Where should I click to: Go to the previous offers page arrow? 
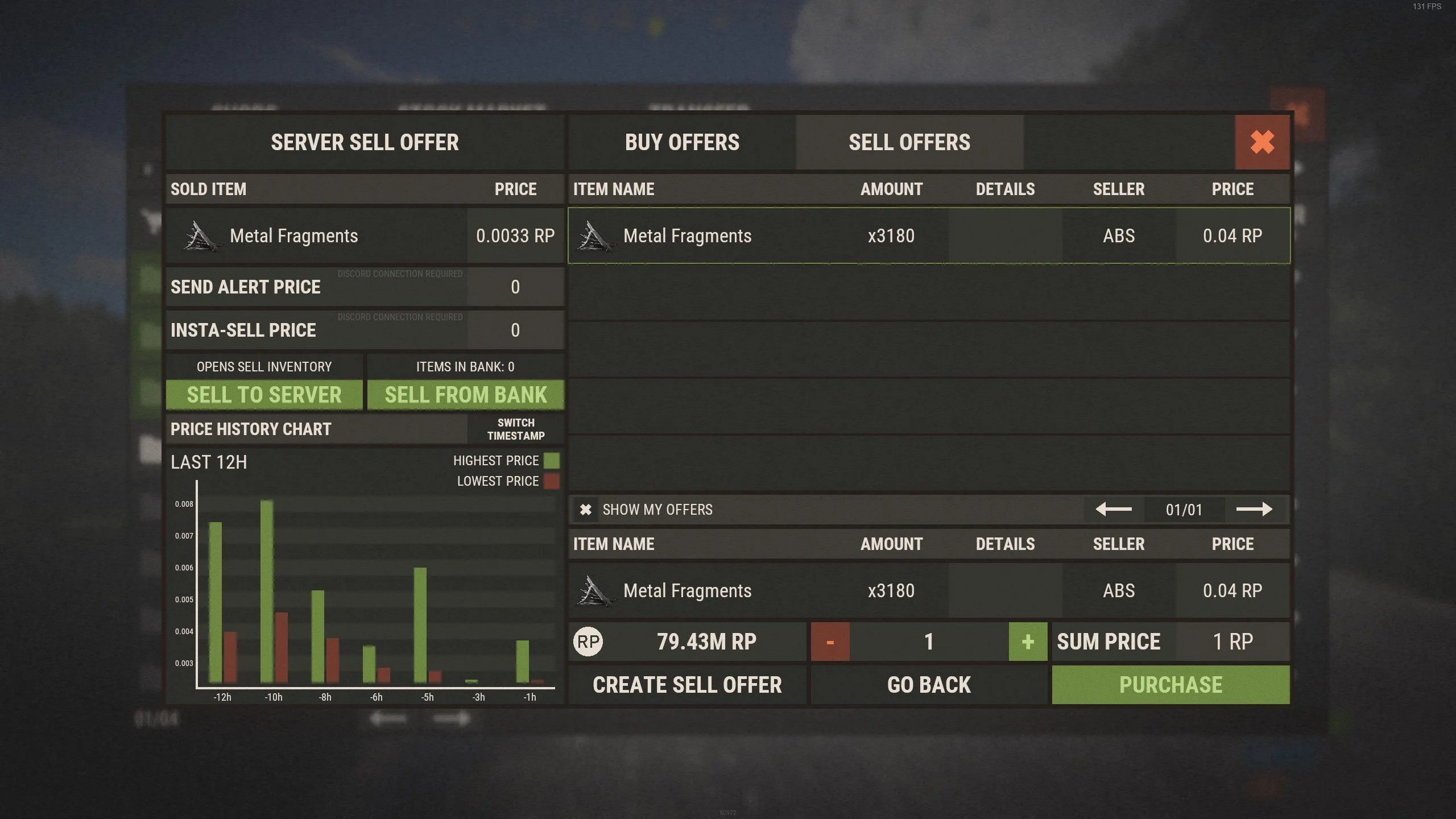point(1113,509)
